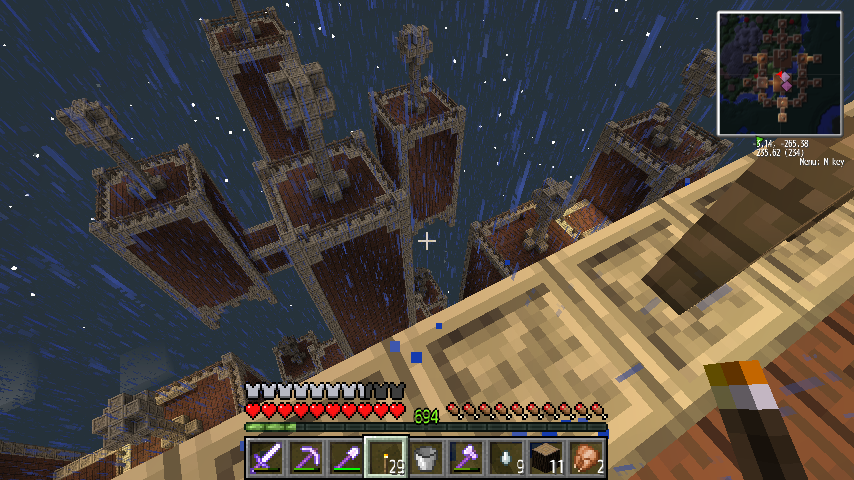The height and width of the screenshot is (480, 854).
Task: Select the enchanted pickaxe hotbar slot
Action: [x=304, y=459]
